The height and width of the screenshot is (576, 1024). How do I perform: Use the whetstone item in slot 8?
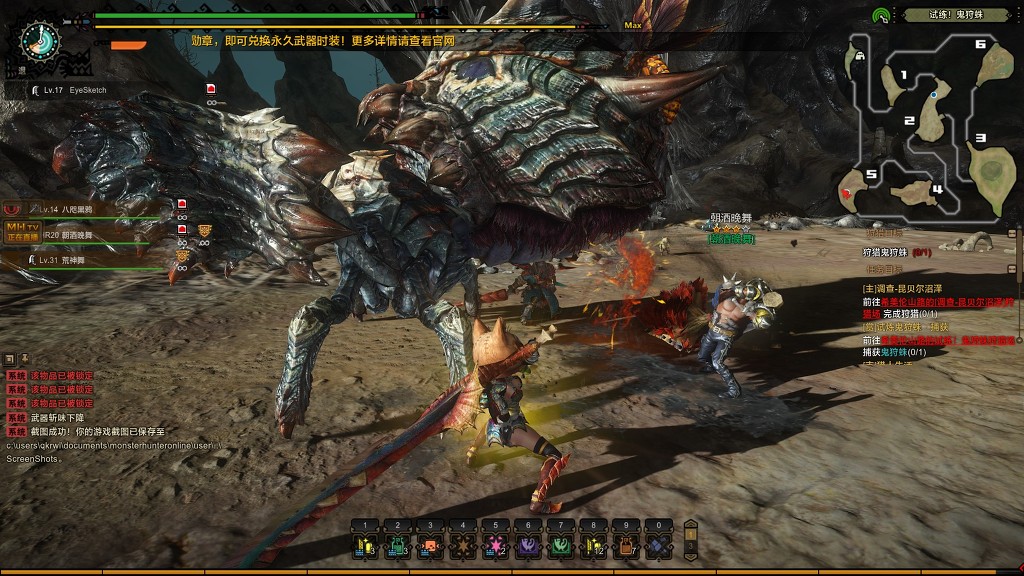point(593,546)
